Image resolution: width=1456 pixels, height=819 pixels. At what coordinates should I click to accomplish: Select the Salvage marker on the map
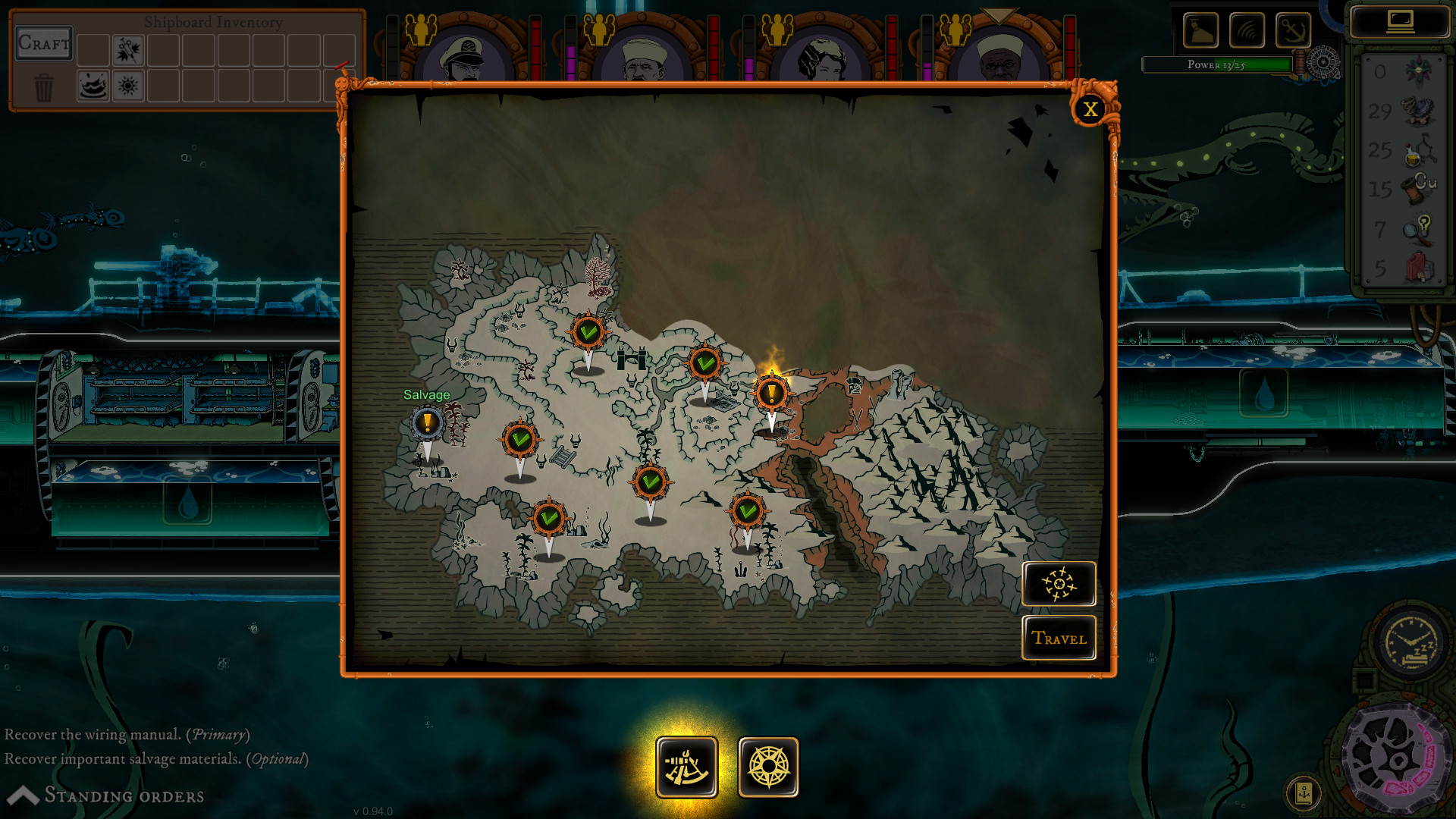pyautogui.click(x=428, y=421)
